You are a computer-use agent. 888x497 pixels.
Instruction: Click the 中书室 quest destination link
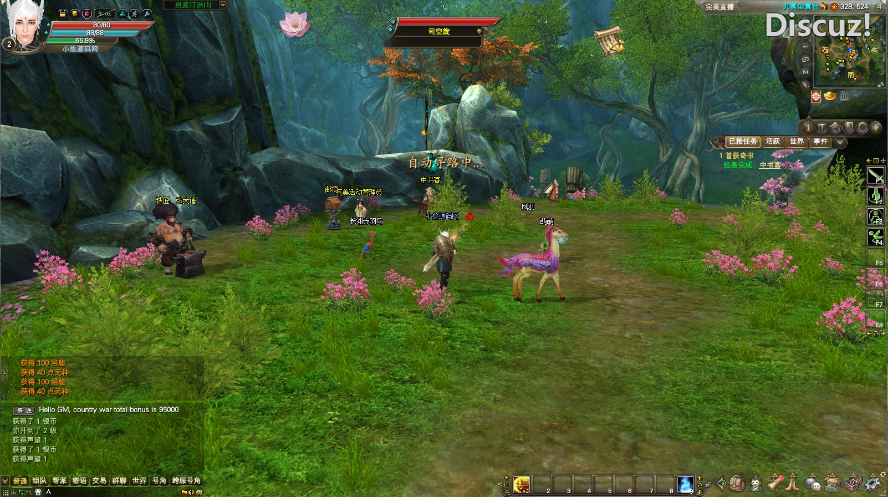pyautogui.click(x=770, y=165)
